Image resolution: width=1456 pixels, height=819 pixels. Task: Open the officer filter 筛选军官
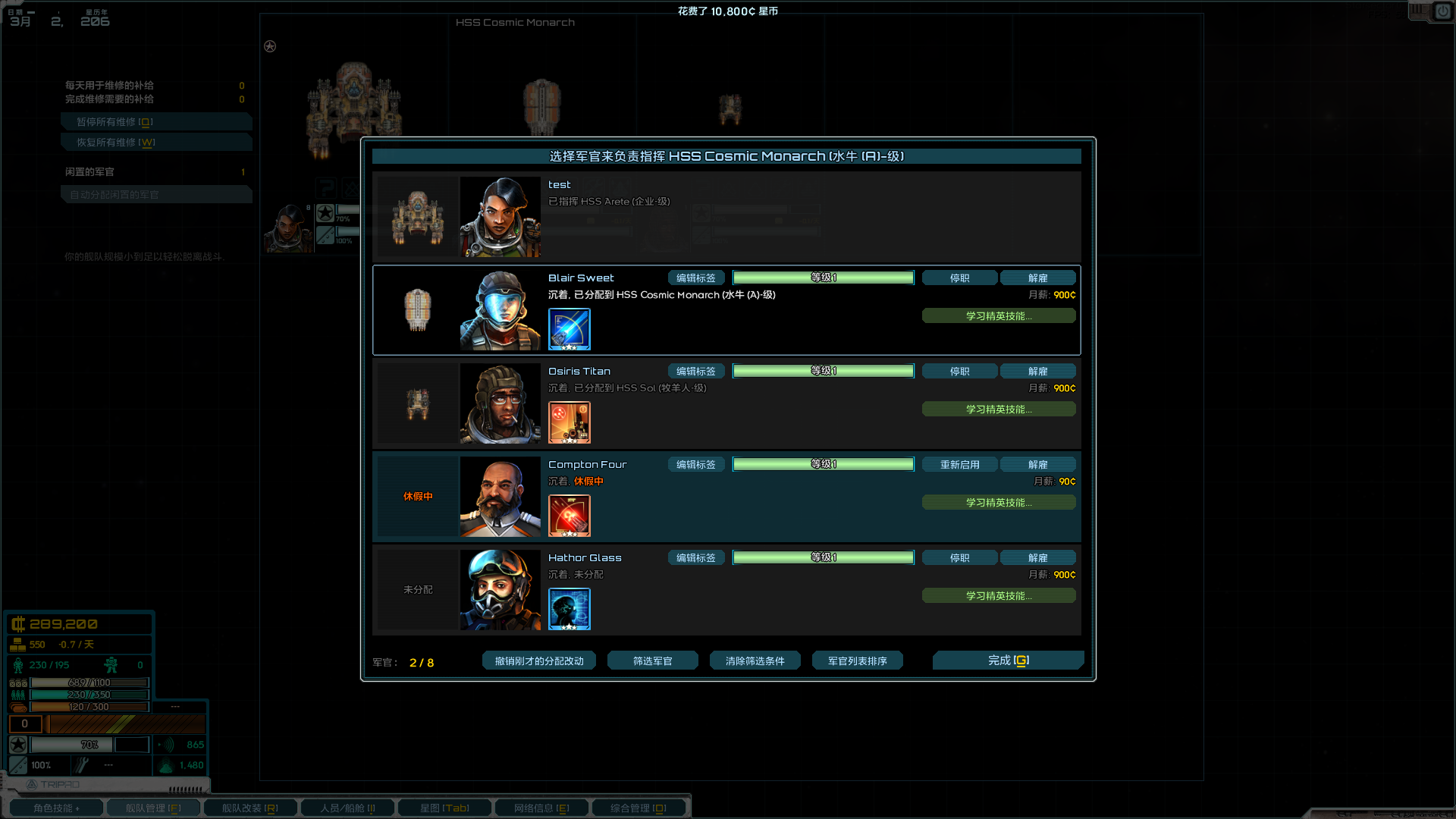(x=652, y=661)
